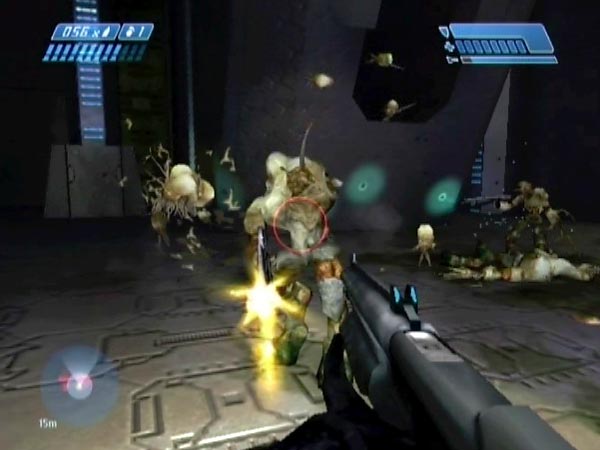Click the circular motion tracker radar

point(79,383)
